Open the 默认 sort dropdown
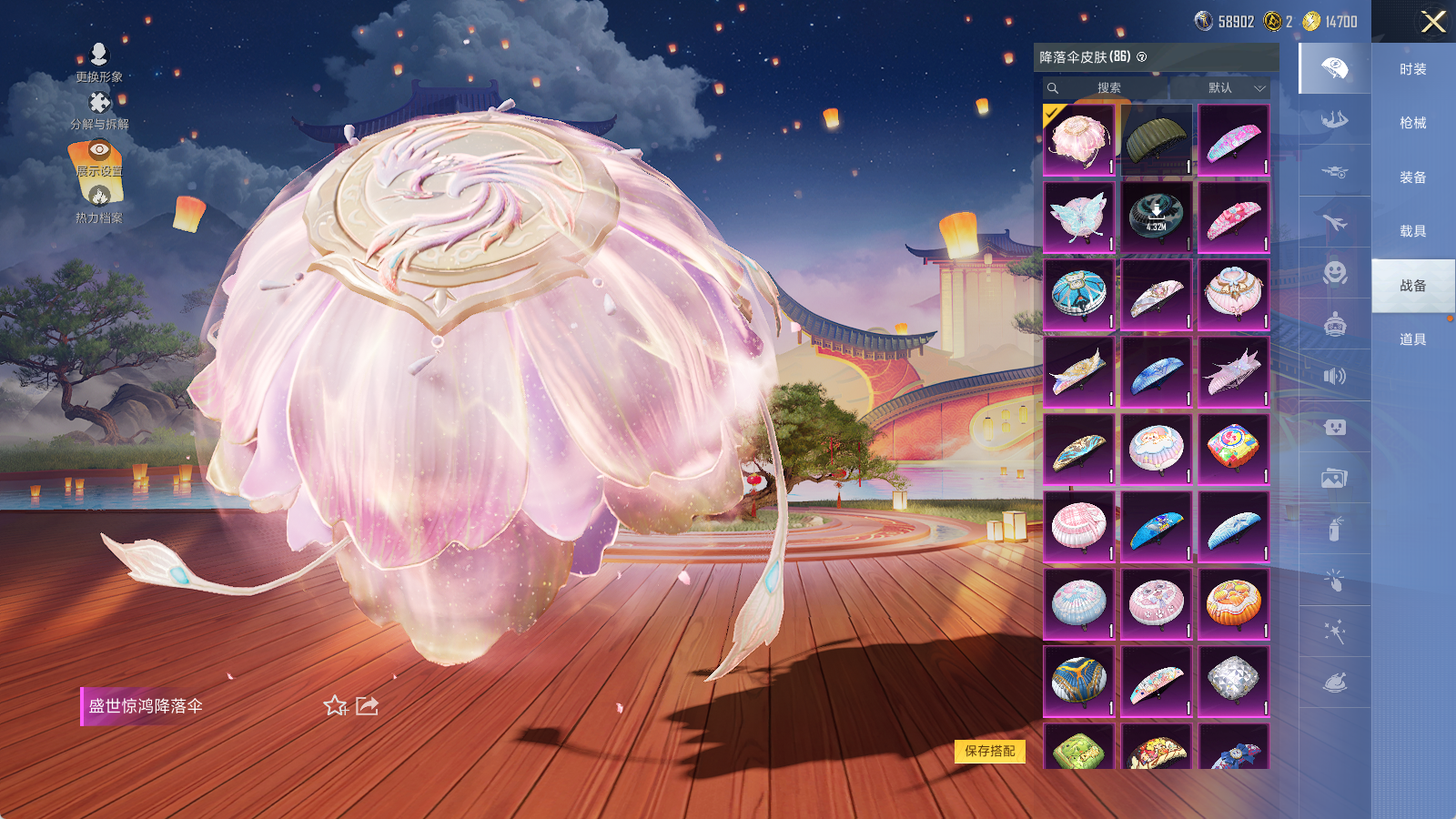This screenshot has width=1456, height=819. pos(1236,88)
